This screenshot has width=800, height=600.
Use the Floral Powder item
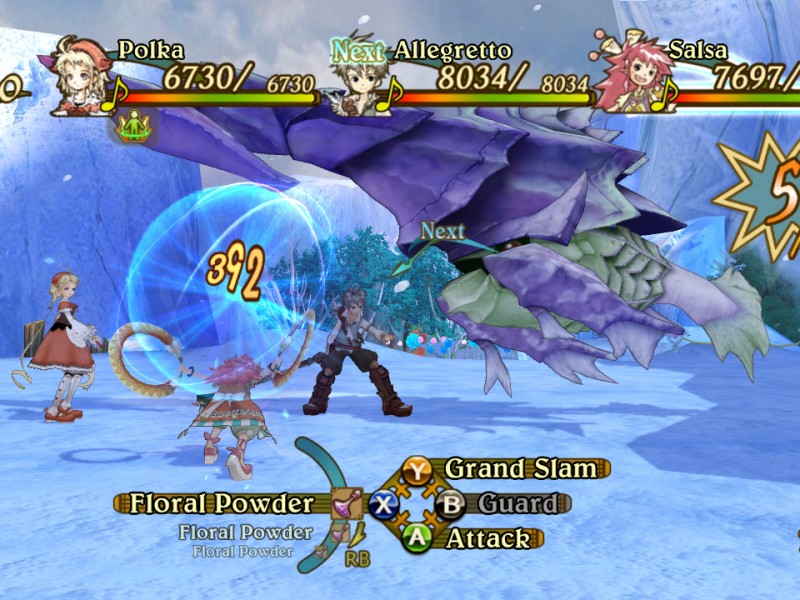coord(222,503)
